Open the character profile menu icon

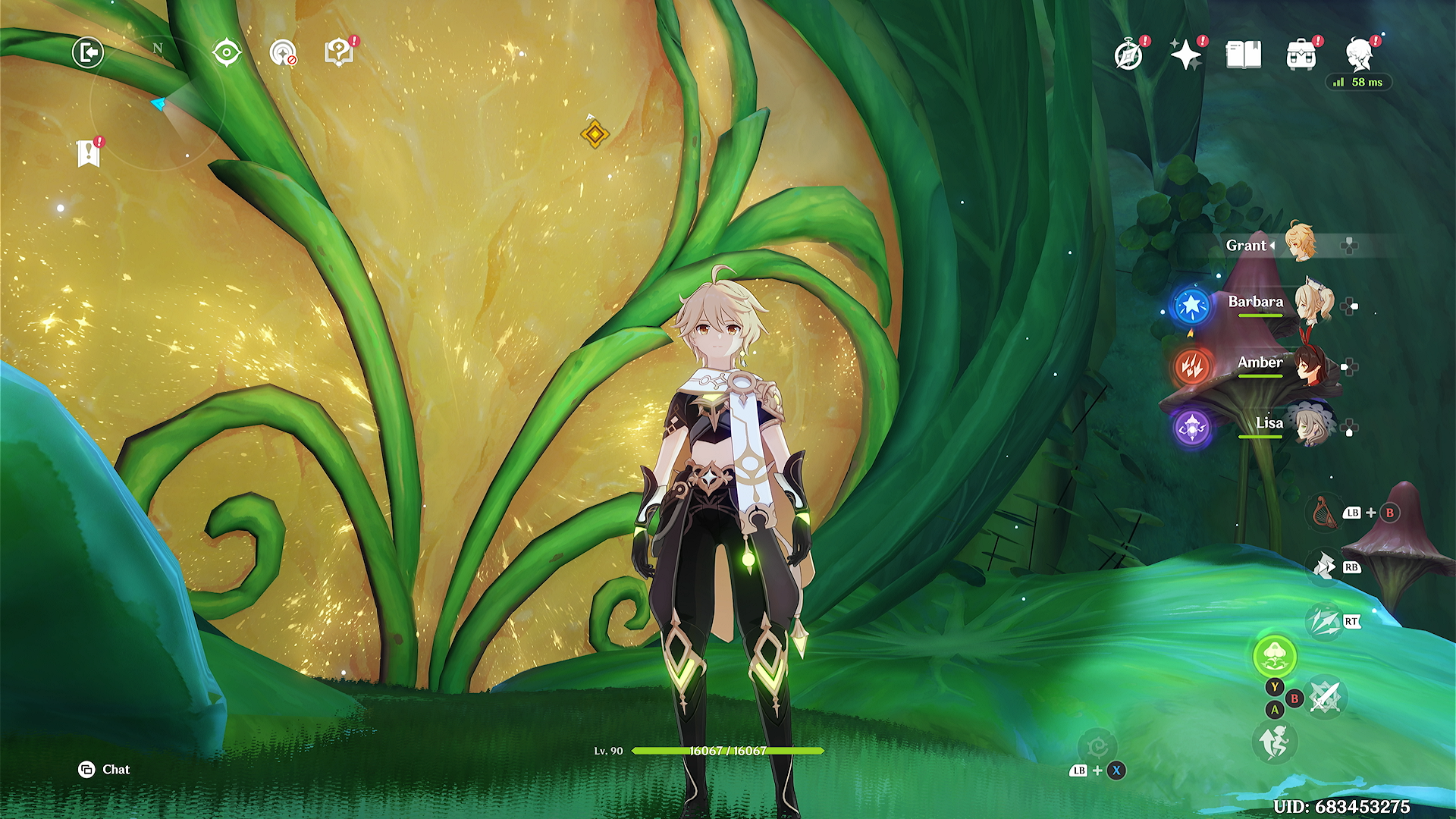(x=1360, y=55)
